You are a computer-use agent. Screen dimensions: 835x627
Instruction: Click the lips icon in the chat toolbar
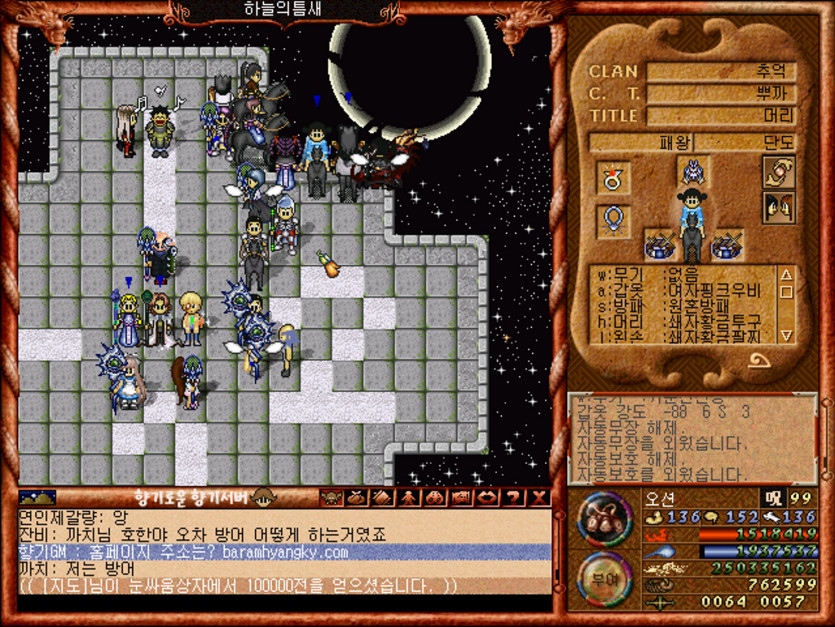tap(488, 497)
